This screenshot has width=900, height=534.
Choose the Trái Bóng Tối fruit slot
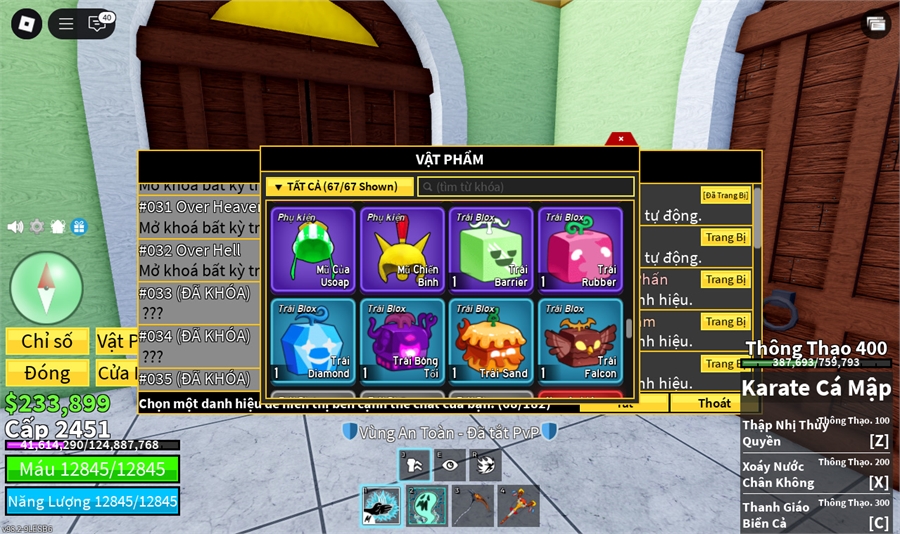pyautogui.click(x=402, y=341)
